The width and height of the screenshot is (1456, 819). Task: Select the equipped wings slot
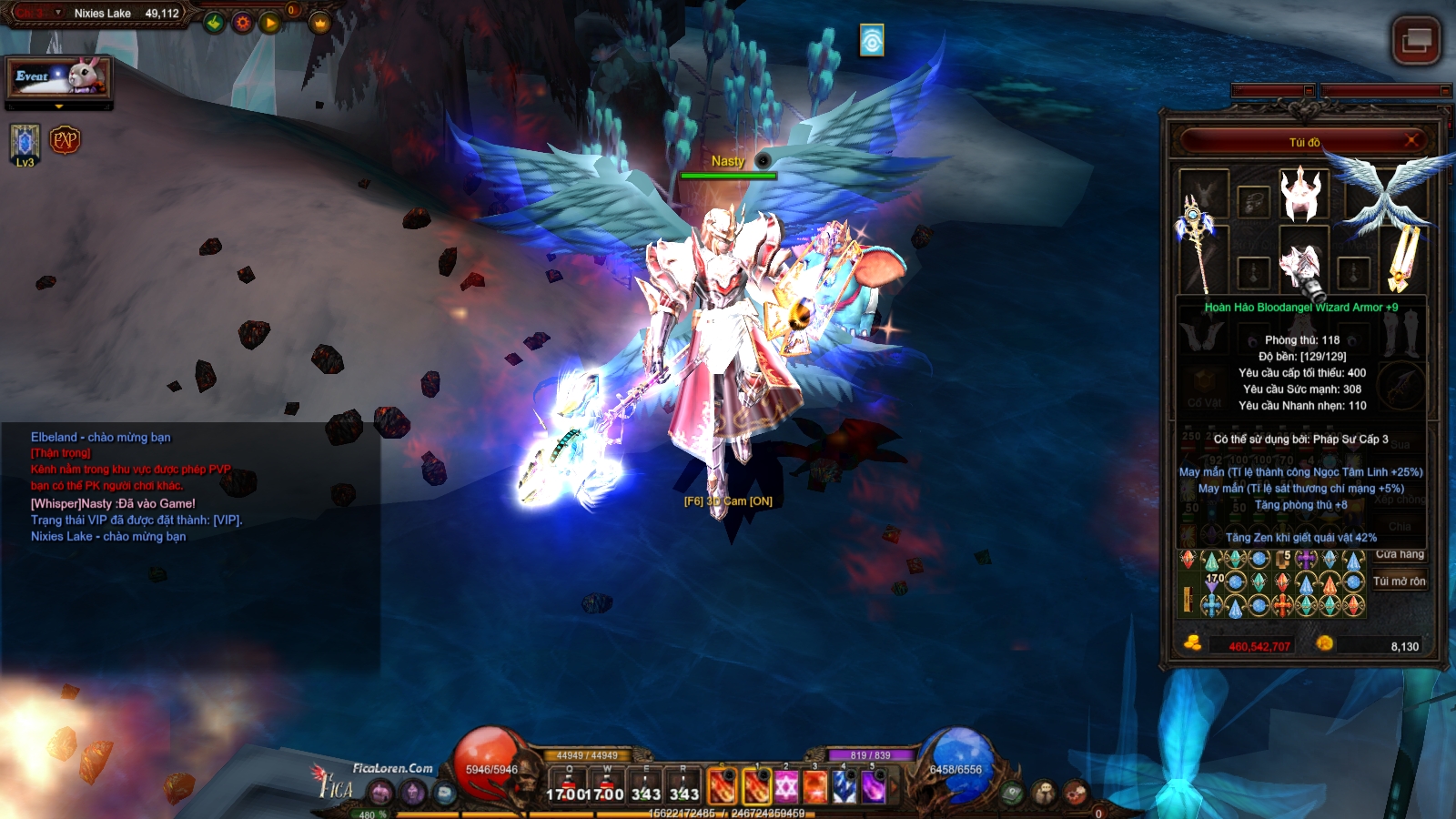(1388, 193)
